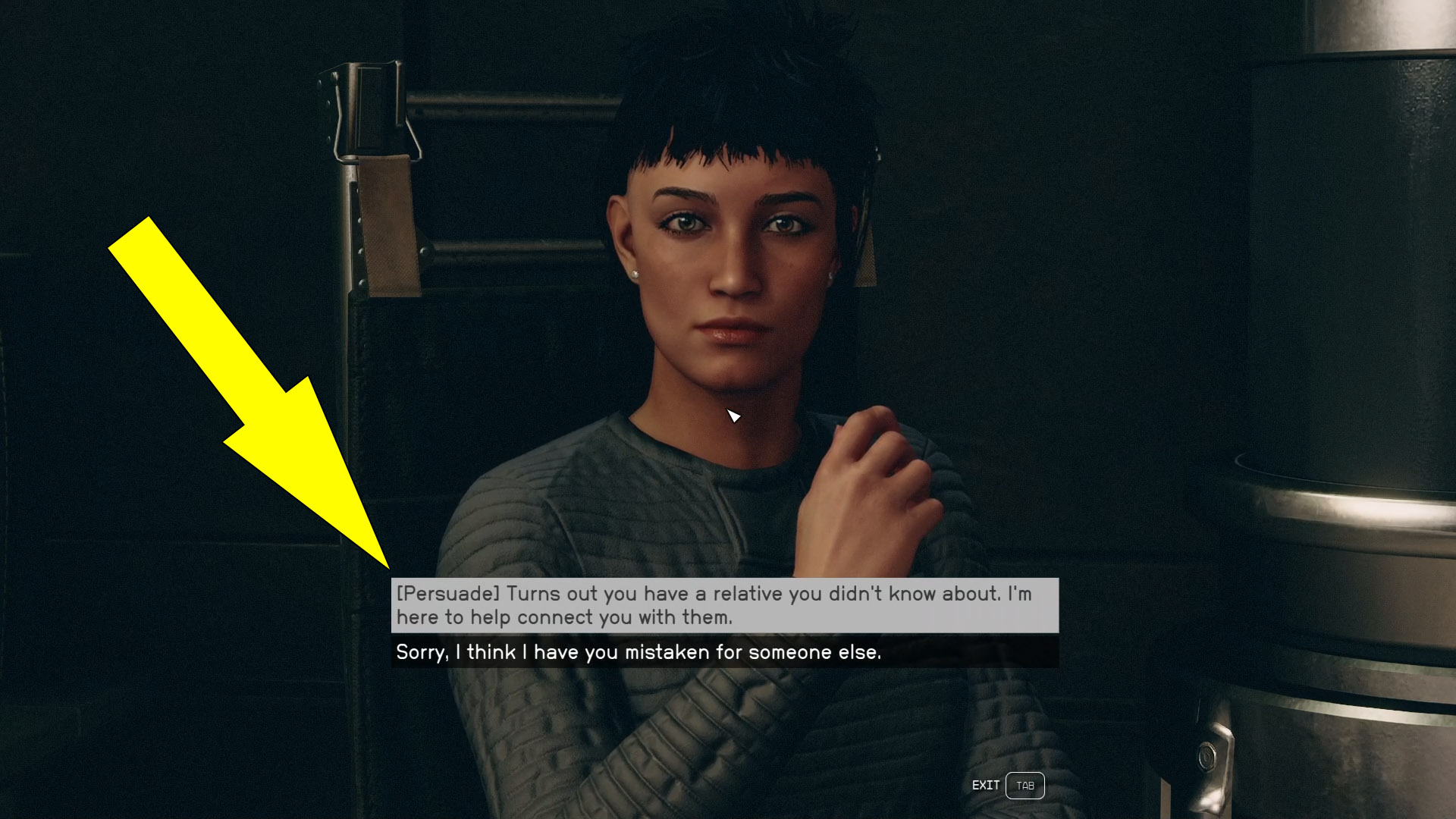Select 'Sorry, I think I have you mistaken' response
Screen dimensions: 1456x819
639,651
